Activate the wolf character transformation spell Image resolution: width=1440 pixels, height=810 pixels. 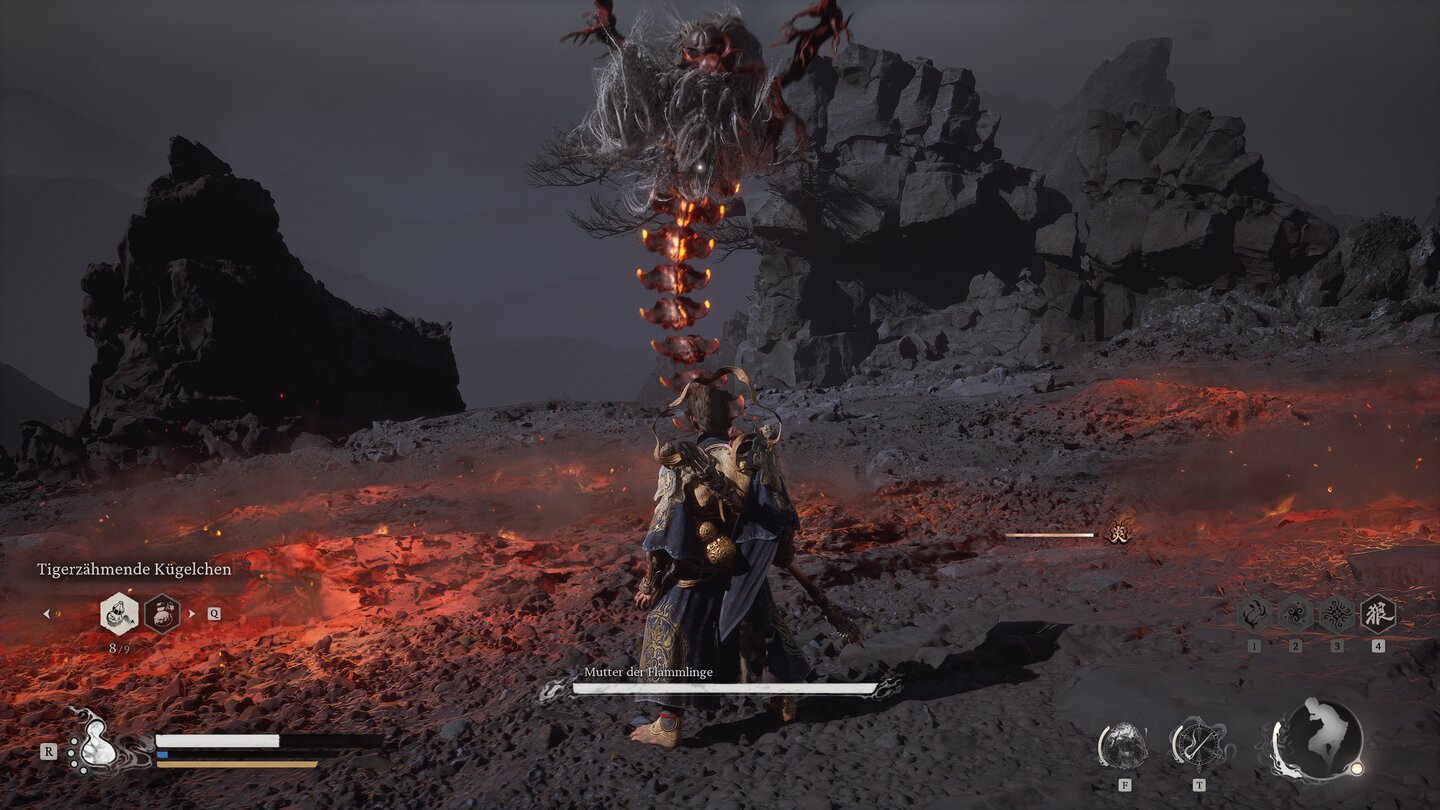(1378, 613)
